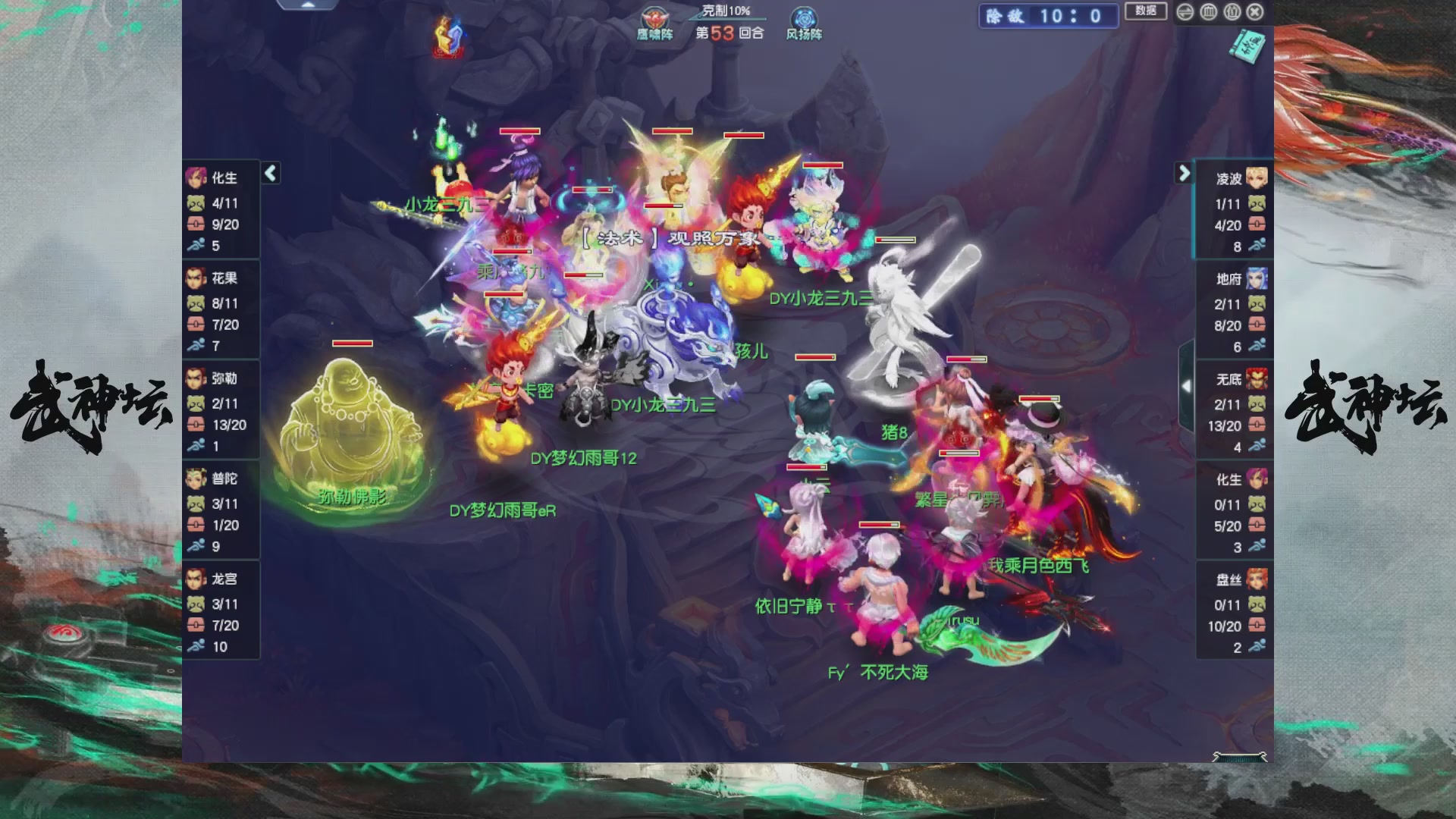Image resolution: width=1456 pixels, height=819 pixels.
Task: Click the pet icon under 花果 in left panel
Action: tap(195, 305)
